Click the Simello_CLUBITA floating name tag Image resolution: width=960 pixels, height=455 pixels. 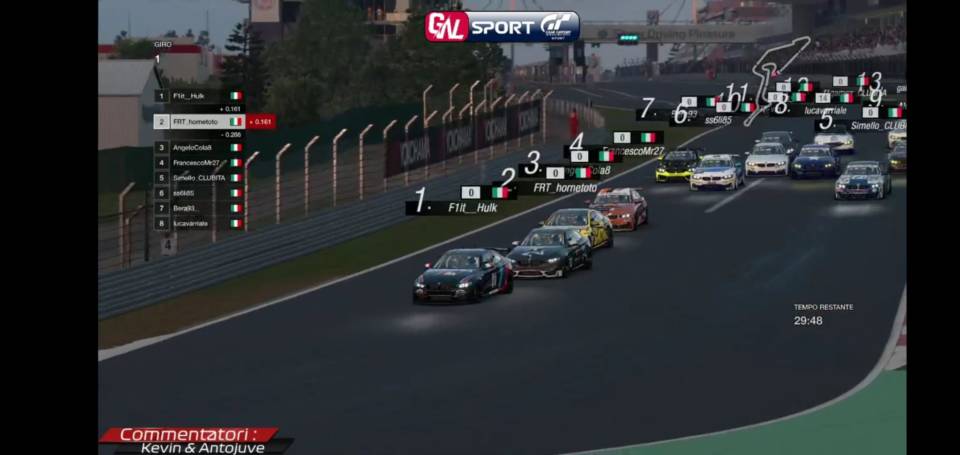877,126
